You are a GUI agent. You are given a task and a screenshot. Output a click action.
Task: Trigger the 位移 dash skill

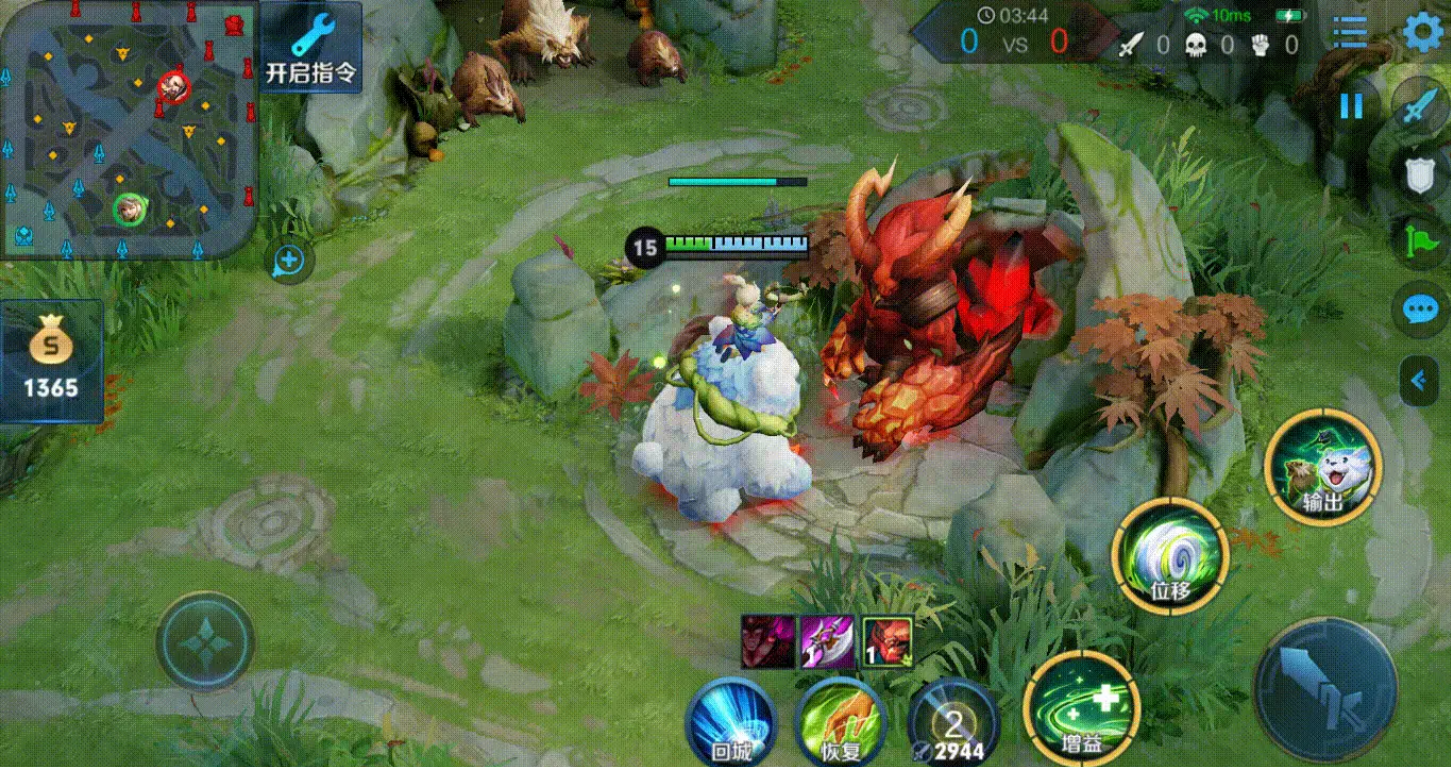(1170, 555)
